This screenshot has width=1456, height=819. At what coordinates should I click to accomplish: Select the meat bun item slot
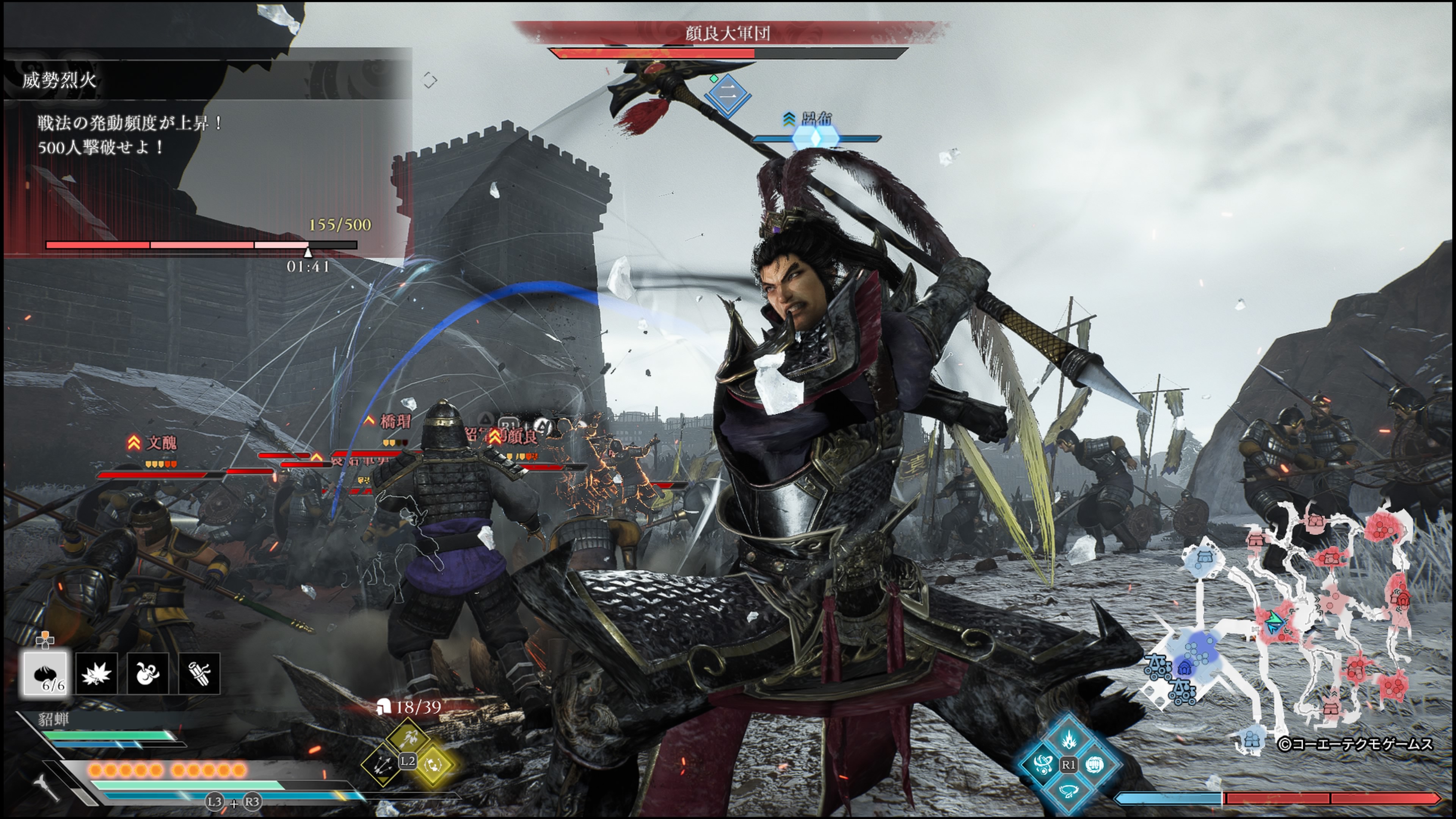tap(45, 673)
